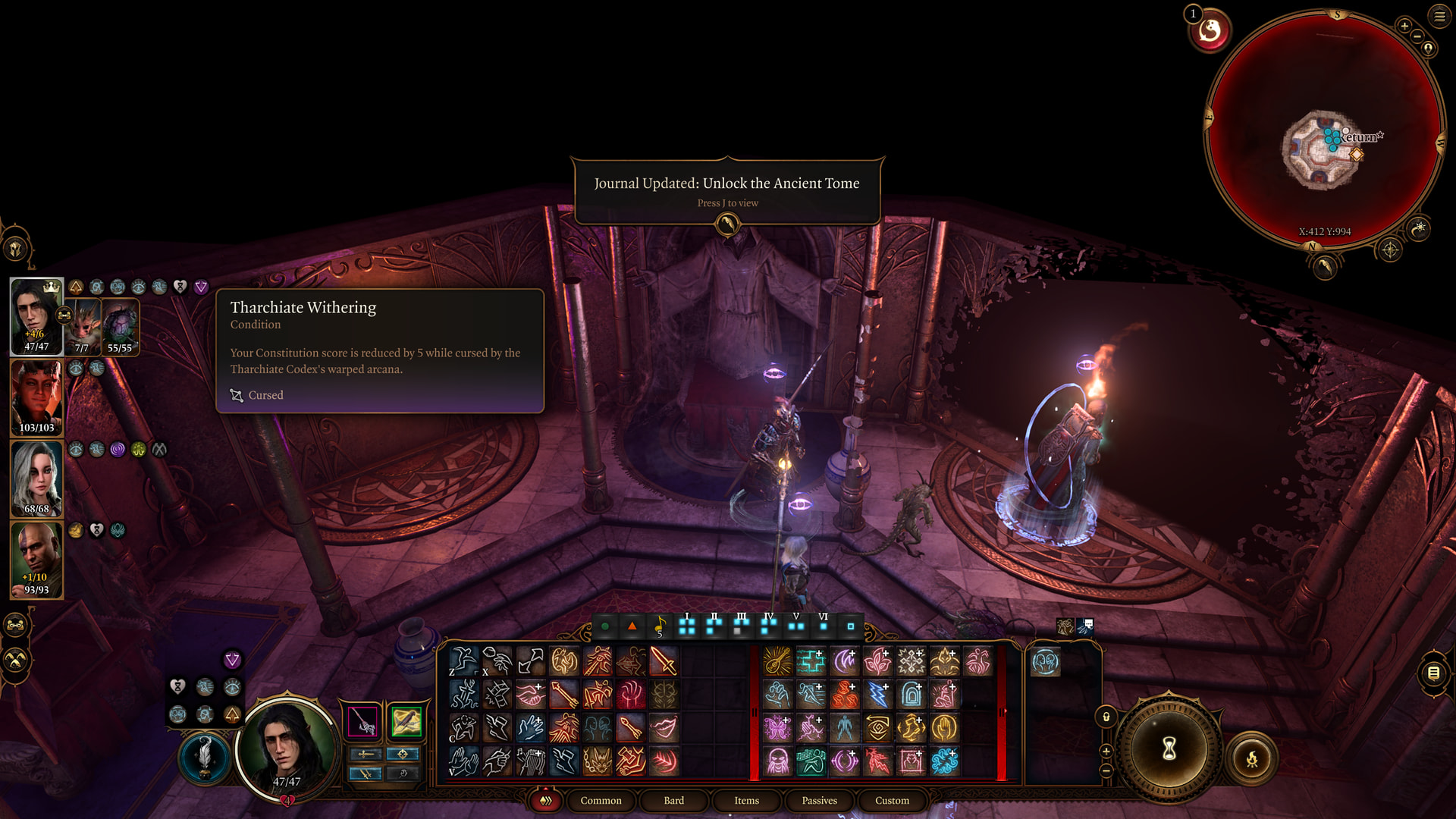This screenshot has width=1456, height=819.
Task: Open the game menu in top-right corner
Action: click(x=1439, y=16)
